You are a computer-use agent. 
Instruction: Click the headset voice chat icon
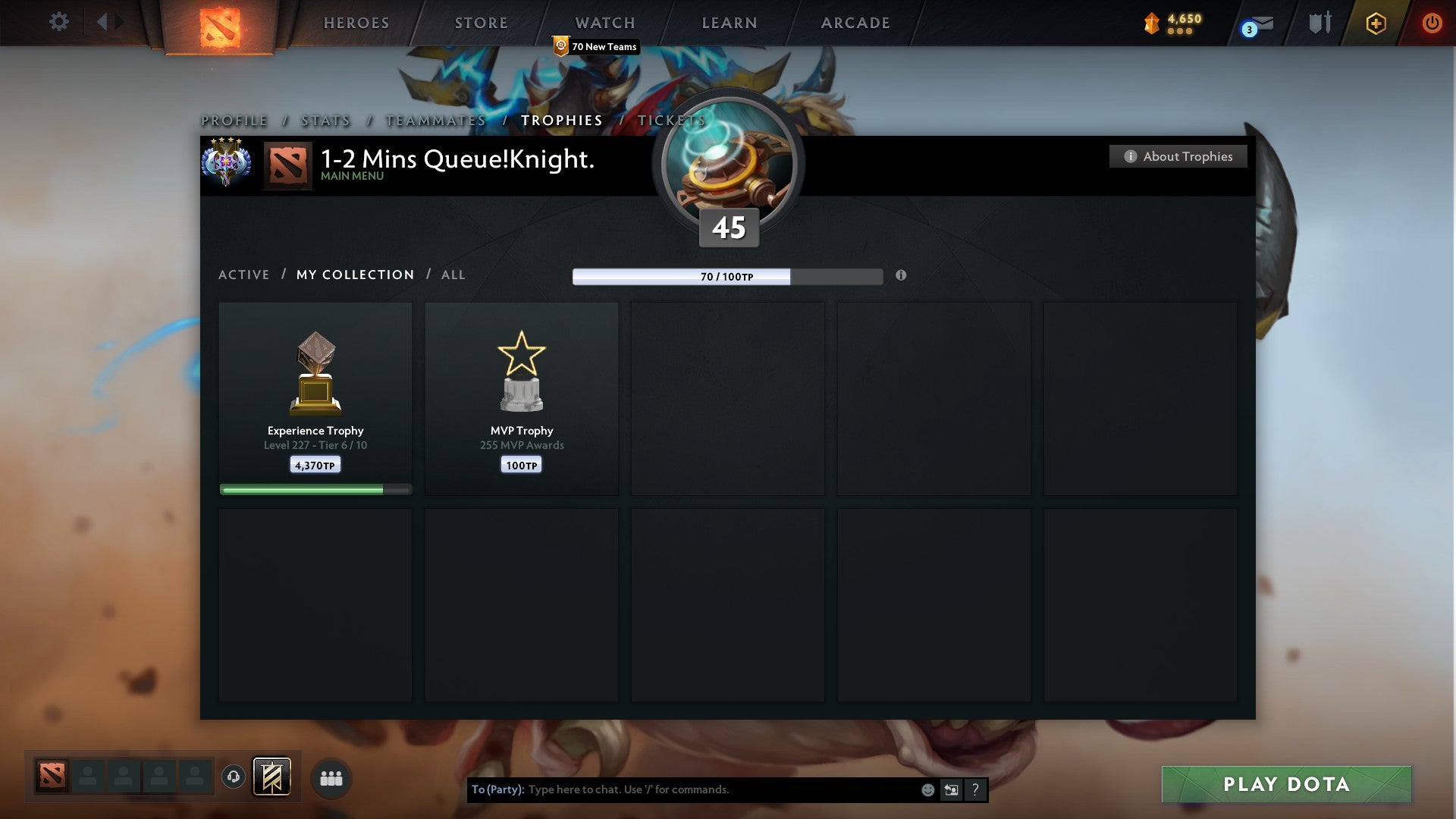coord(234,777)
